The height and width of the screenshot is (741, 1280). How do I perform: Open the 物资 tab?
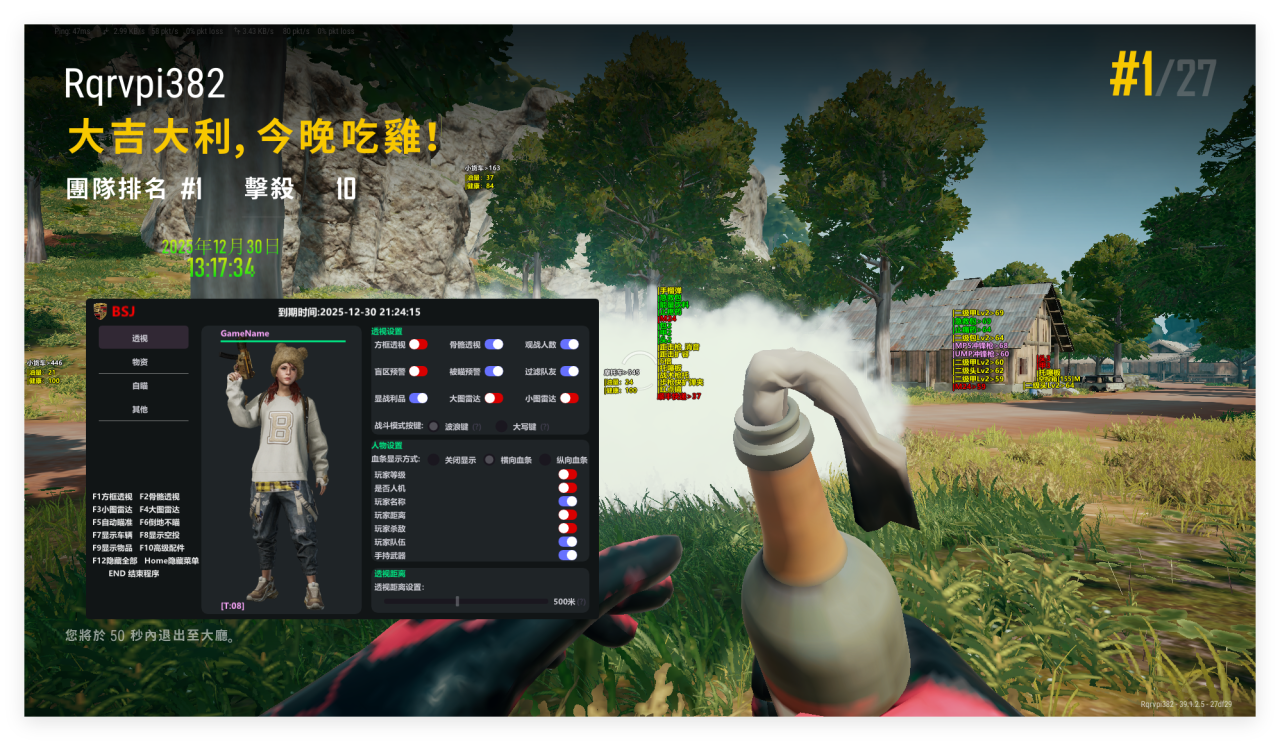point(143,362)
